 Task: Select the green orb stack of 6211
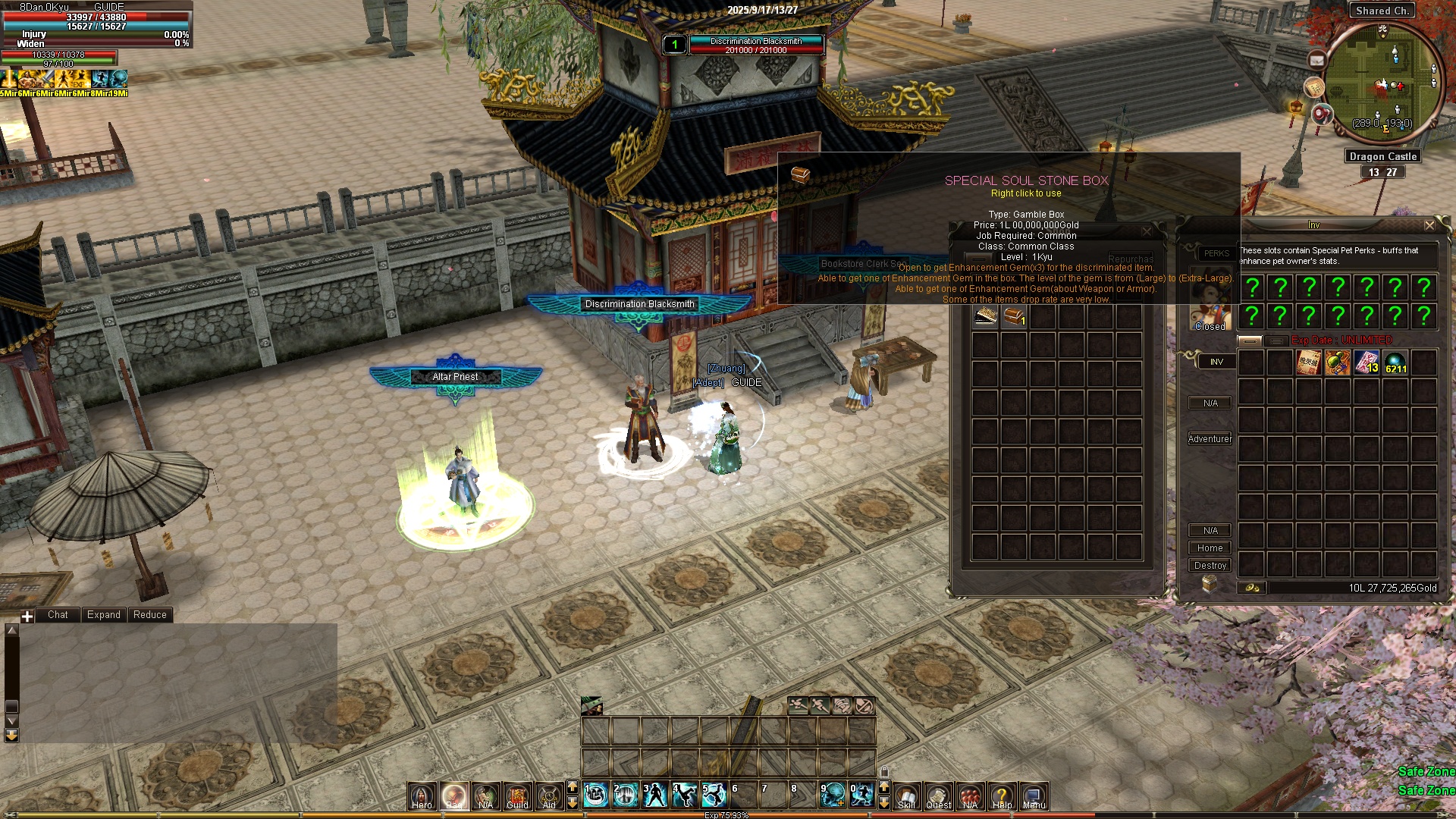(1395, 363)
